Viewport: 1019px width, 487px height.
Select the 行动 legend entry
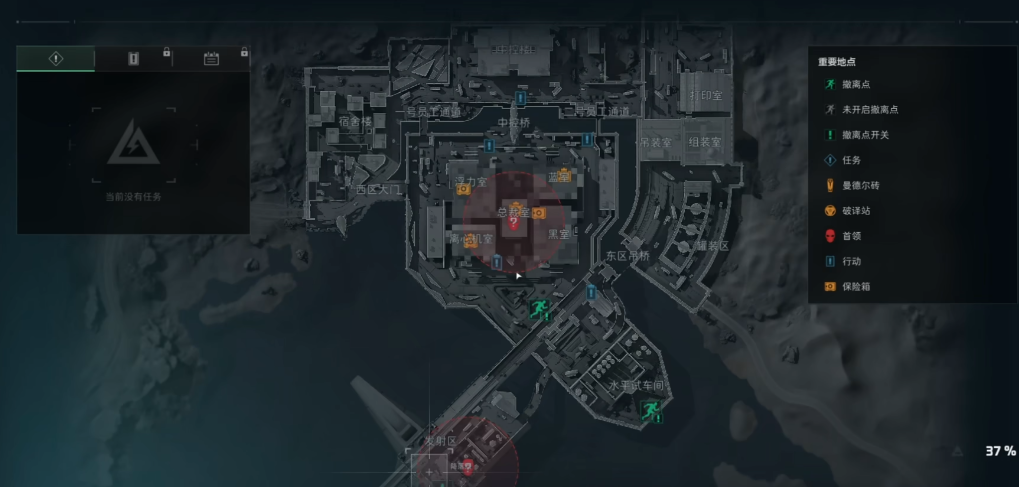pyautogui.click(x=851, y=261)
